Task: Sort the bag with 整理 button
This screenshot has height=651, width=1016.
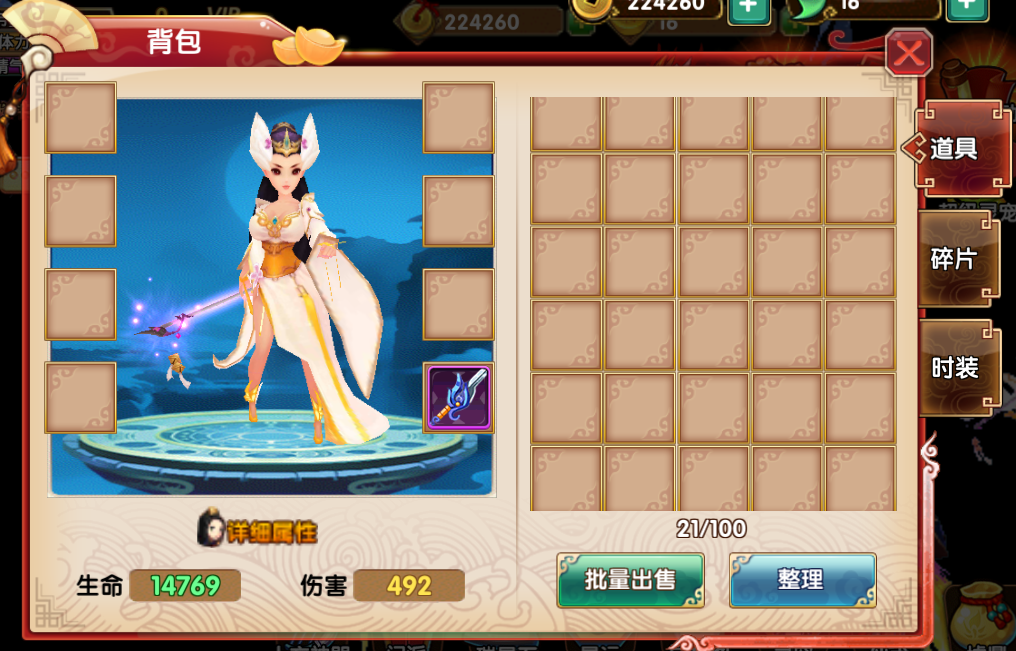Action: click(x=802, y=580)
